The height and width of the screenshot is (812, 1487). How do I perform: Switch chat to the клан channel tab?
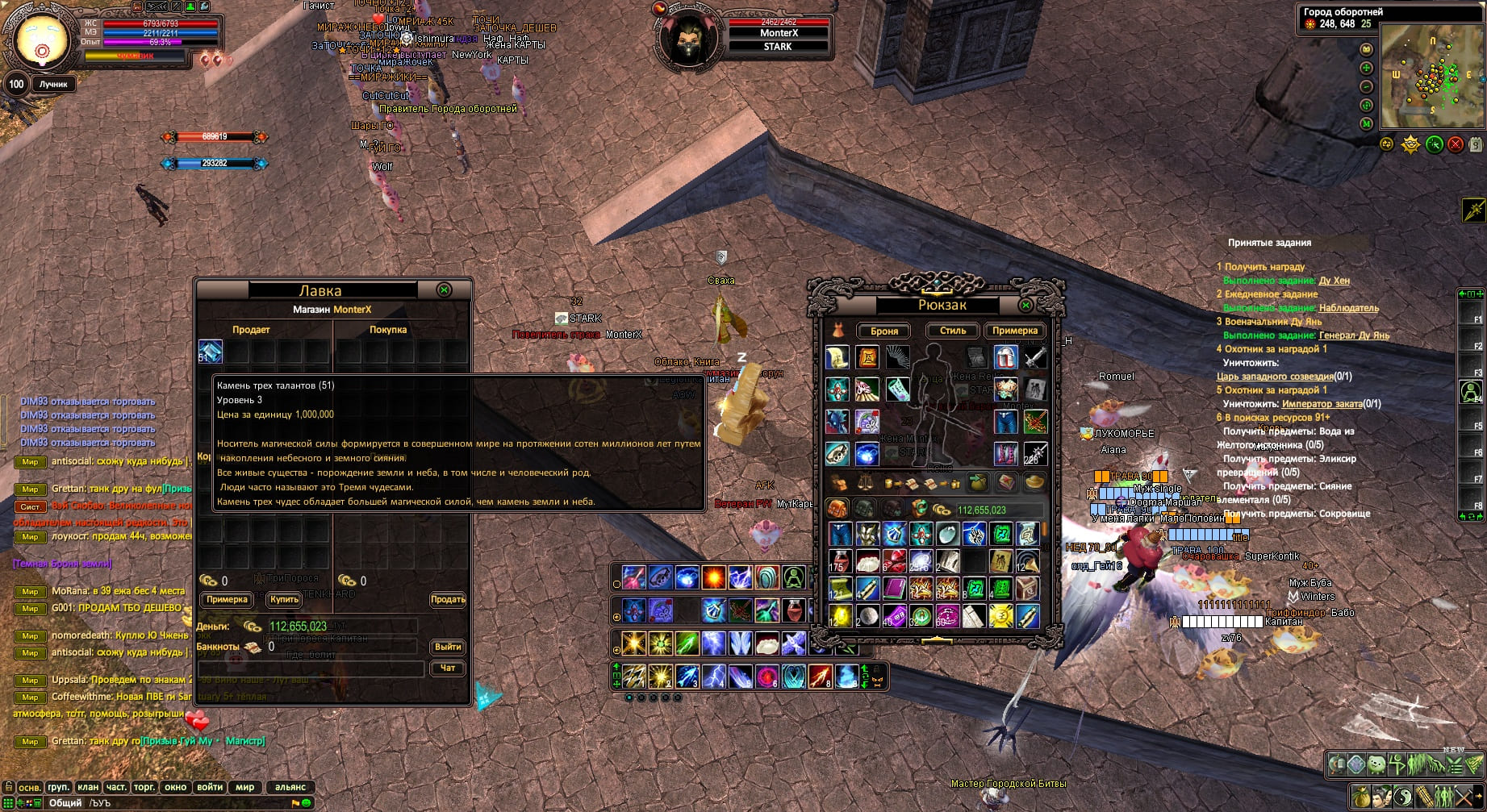[x=88, y=787]
